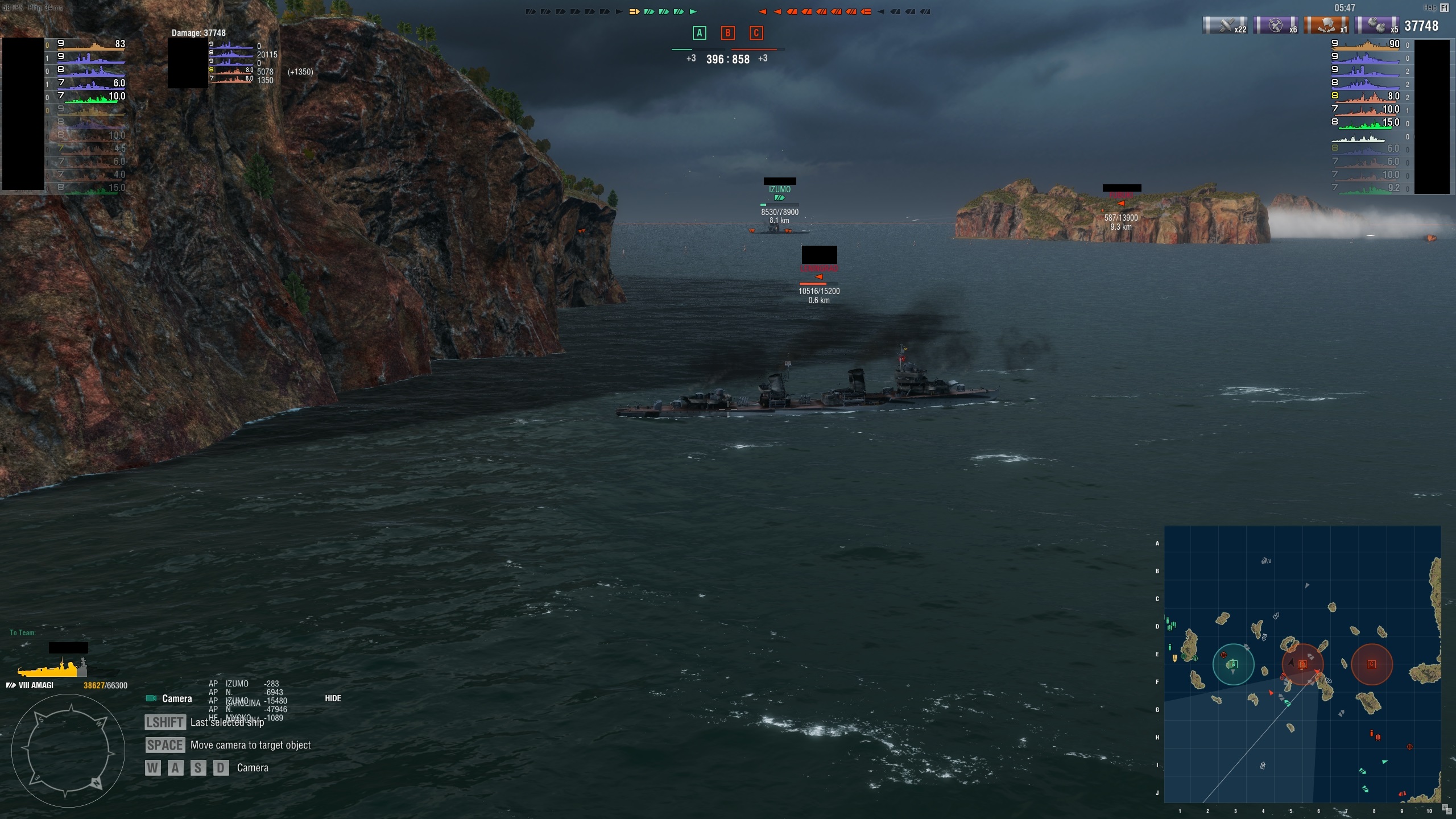This screenshot has height=819, width=1456.
Task: Click the orange flag capture ribbon
Action: (x=1326, y=26)
